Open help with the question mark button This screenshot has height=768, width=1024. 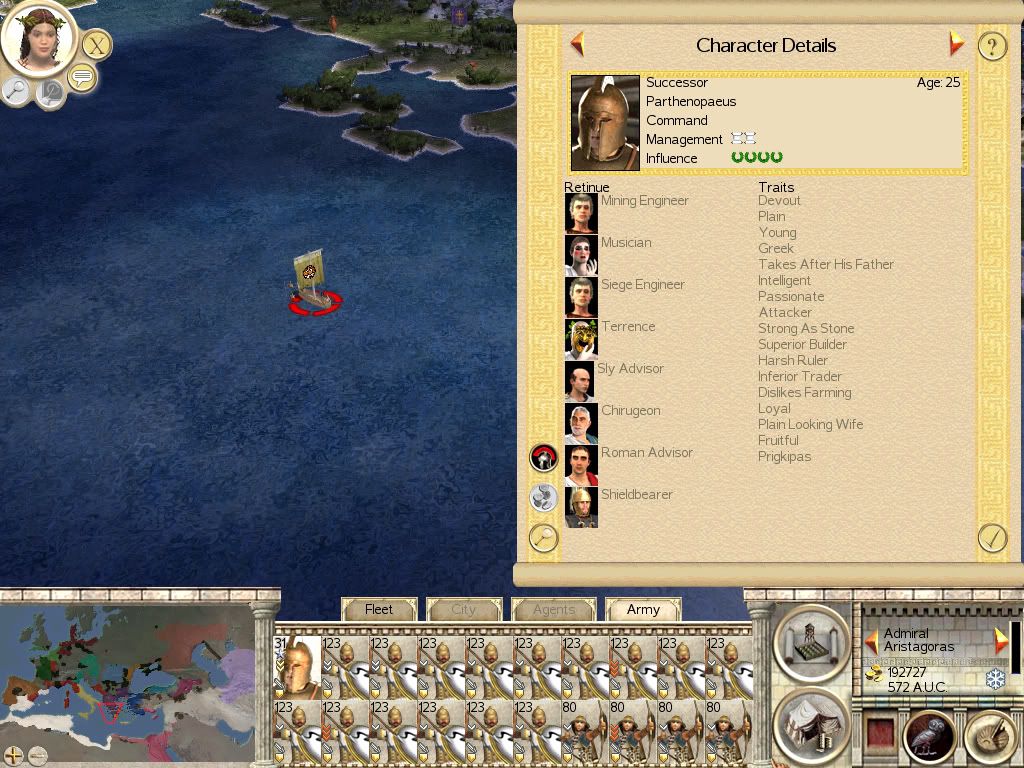tap(991, 46)
